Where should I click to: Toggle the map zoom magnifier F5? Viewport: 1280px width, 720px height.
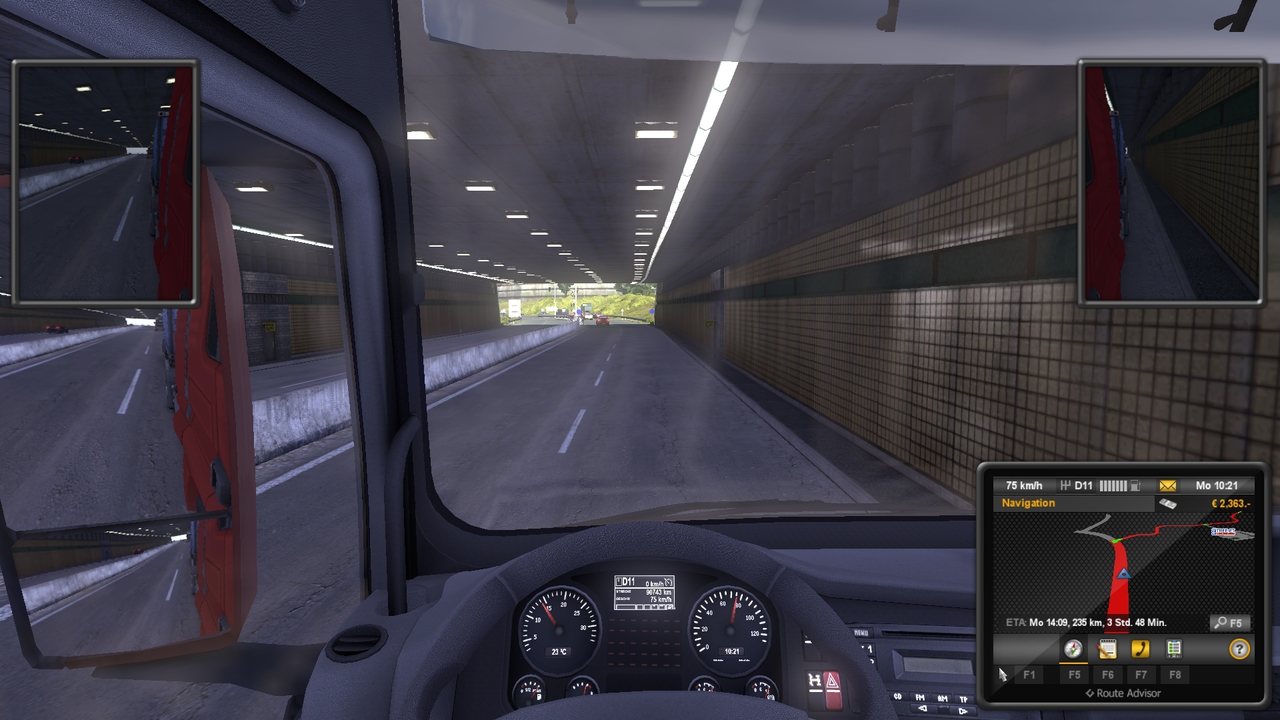1230,623
